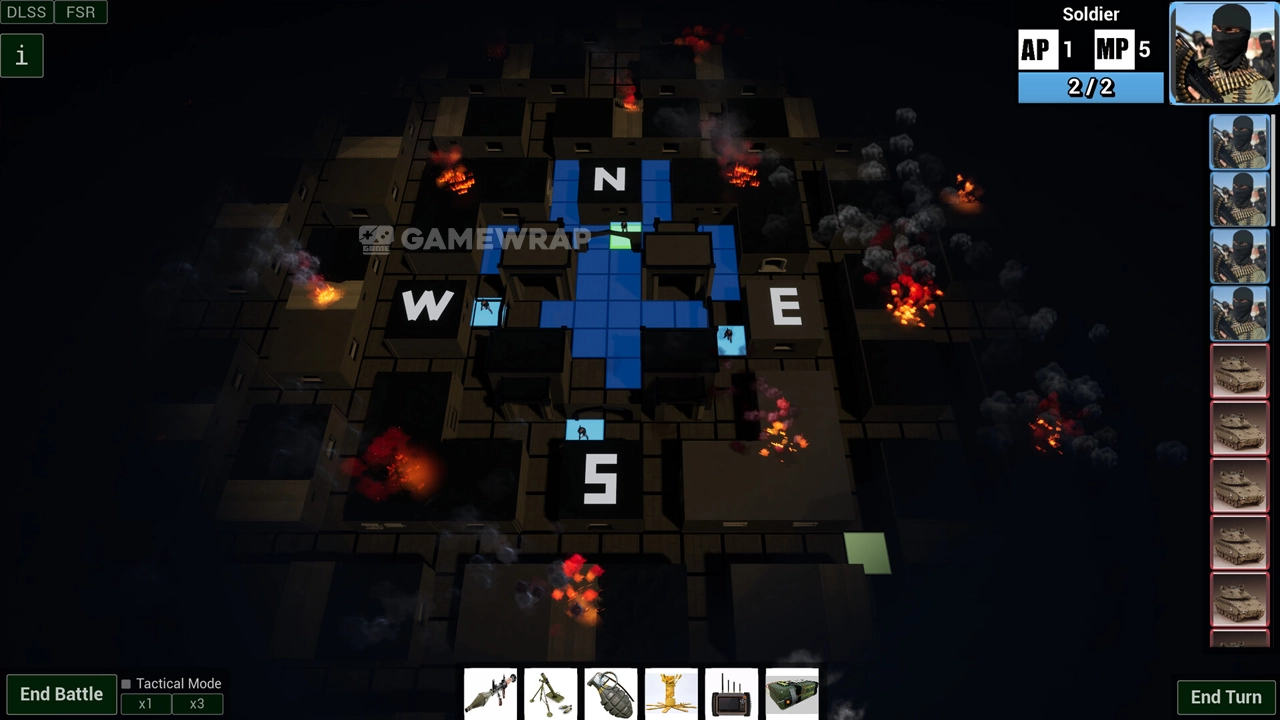Click the large Soldier portrait

[x=1224, y=53]
